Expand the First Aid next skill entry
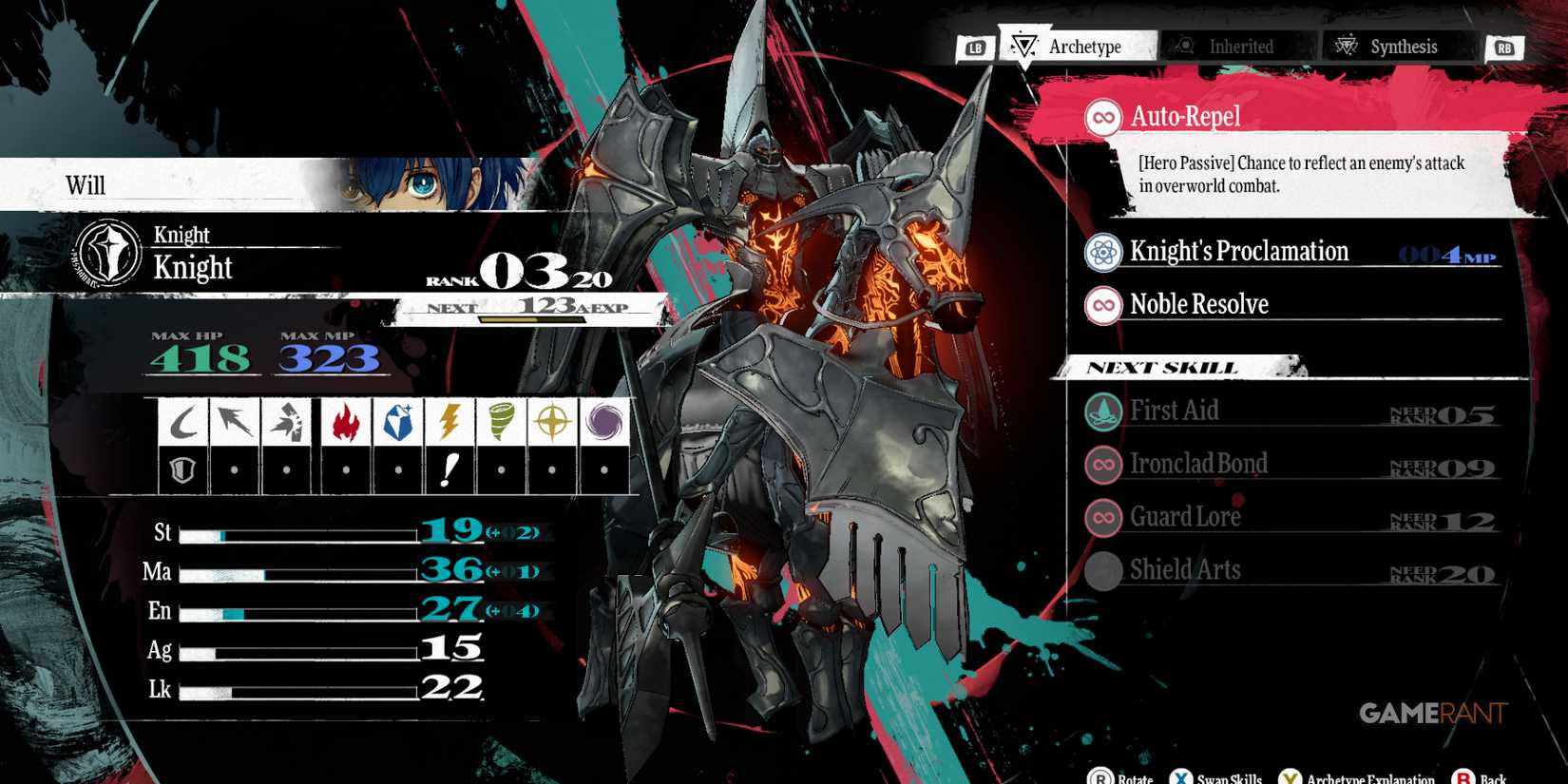The width and height of the screenshot is (1568, 784). click(x=1175, y=410)
